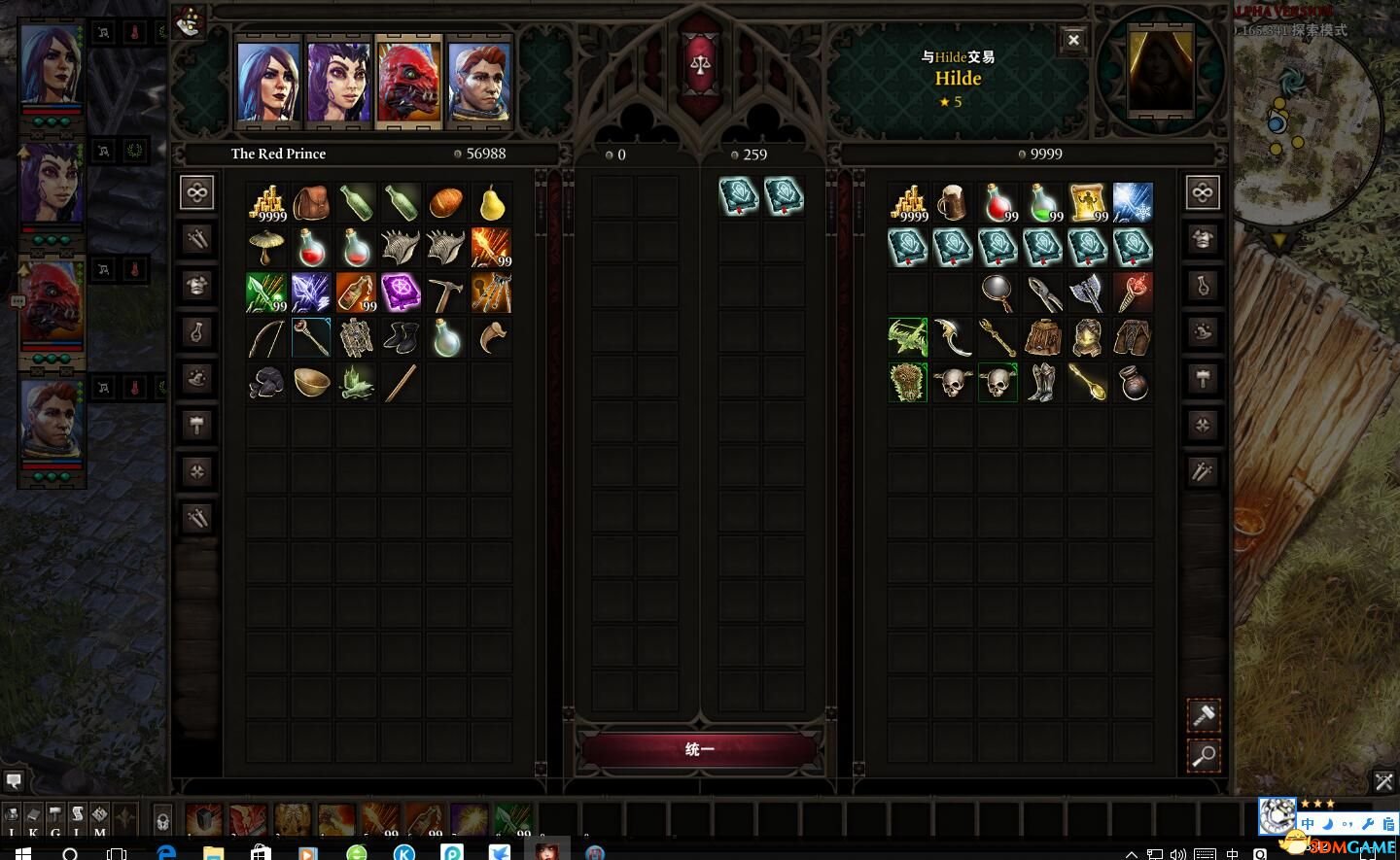Viewport: 1400px width, 860px height.
Task: Pick the yellow pear in player inventory
Action: [492, 203]
